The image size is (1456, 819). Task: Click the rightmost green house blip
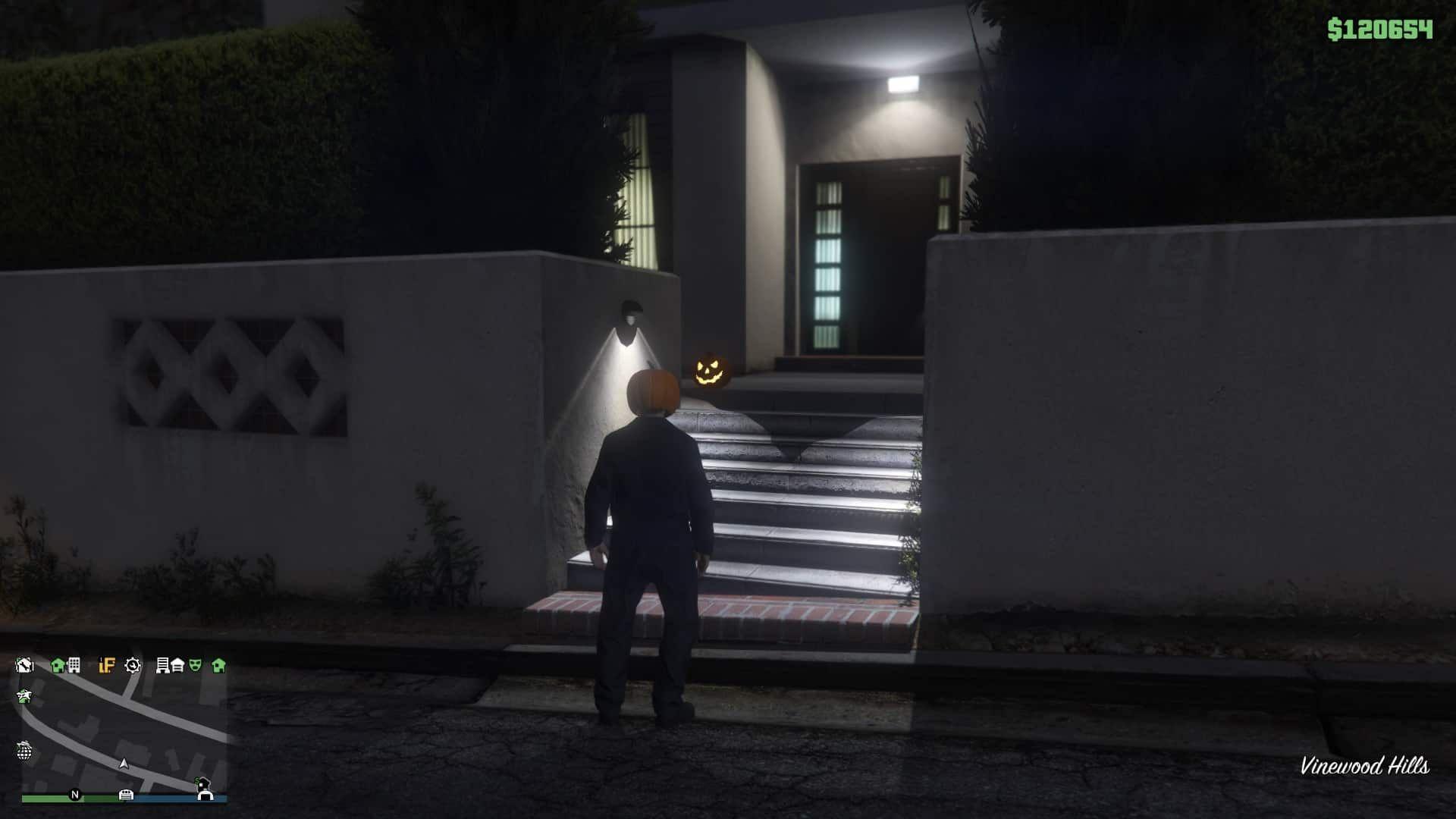click(218, 667)
